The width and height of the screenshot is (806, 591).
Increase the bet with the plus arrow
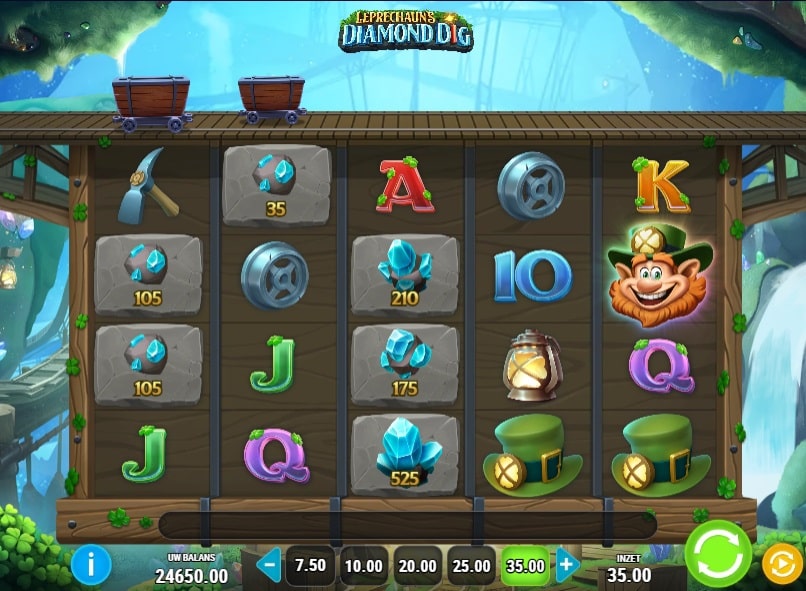tap(567, 565)
